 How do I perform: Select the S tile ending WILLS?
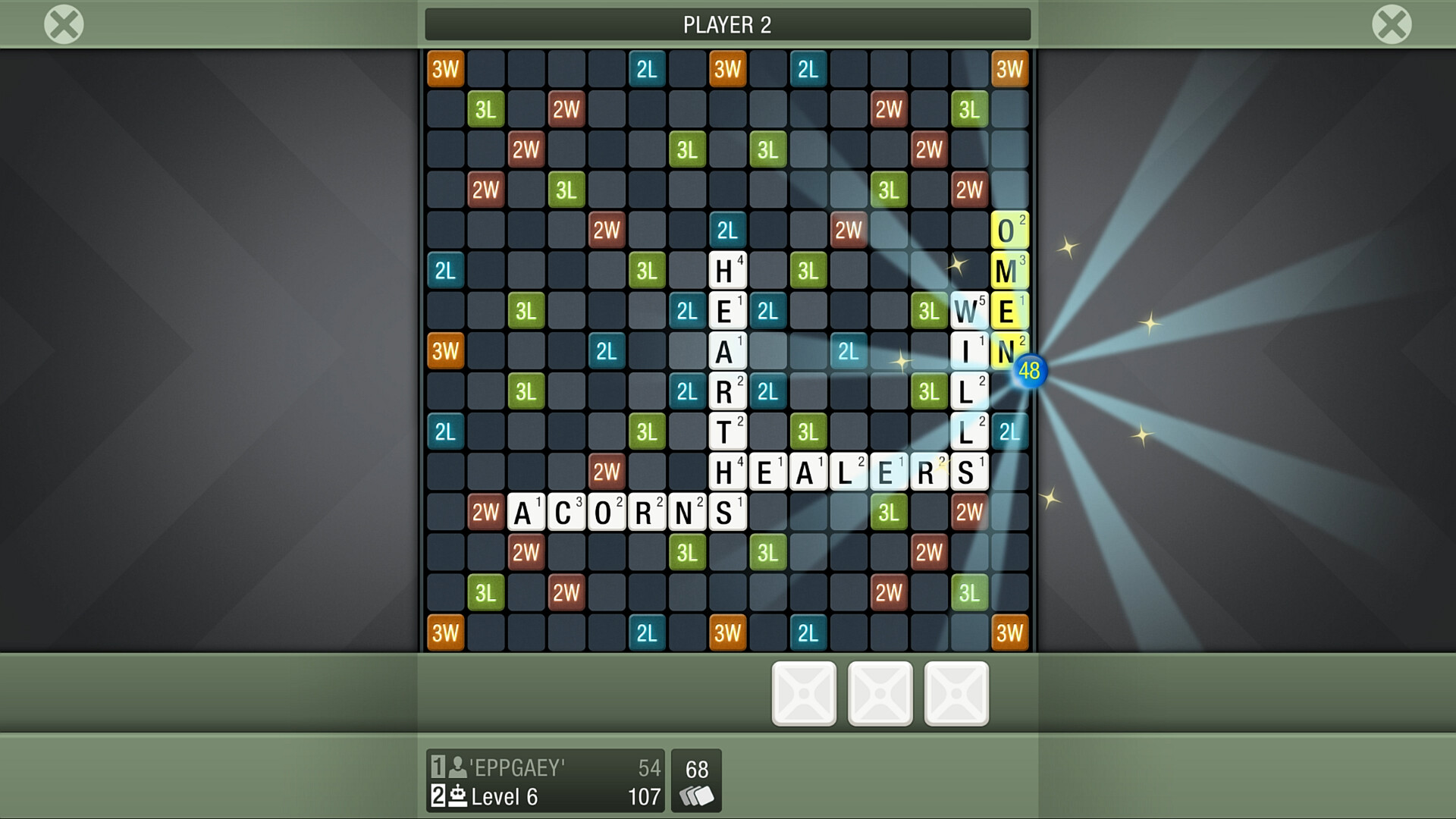point(968,470)
